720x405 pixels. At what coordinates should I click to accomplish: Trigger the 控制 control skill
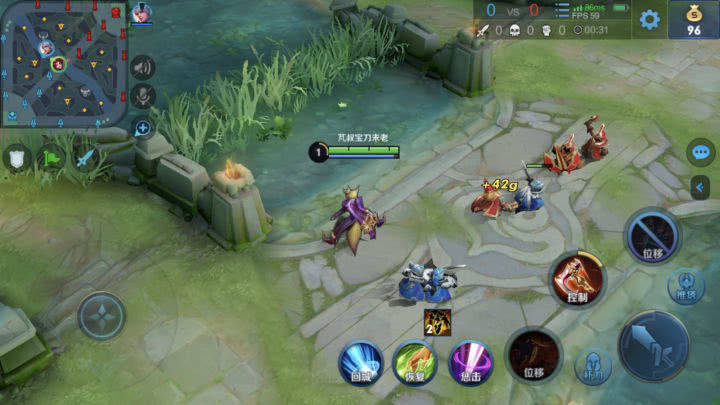click(577, 279)
